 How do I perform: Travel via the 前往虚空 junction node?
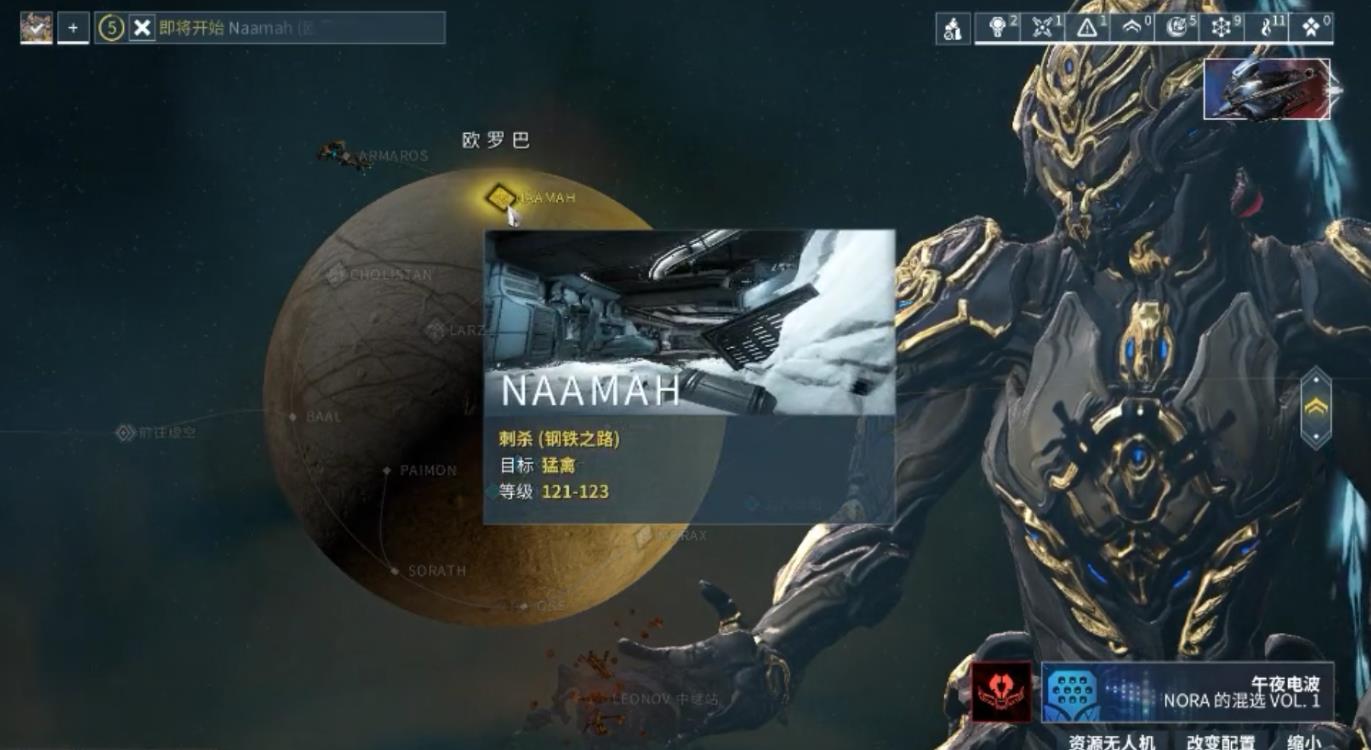coord(125,433)
